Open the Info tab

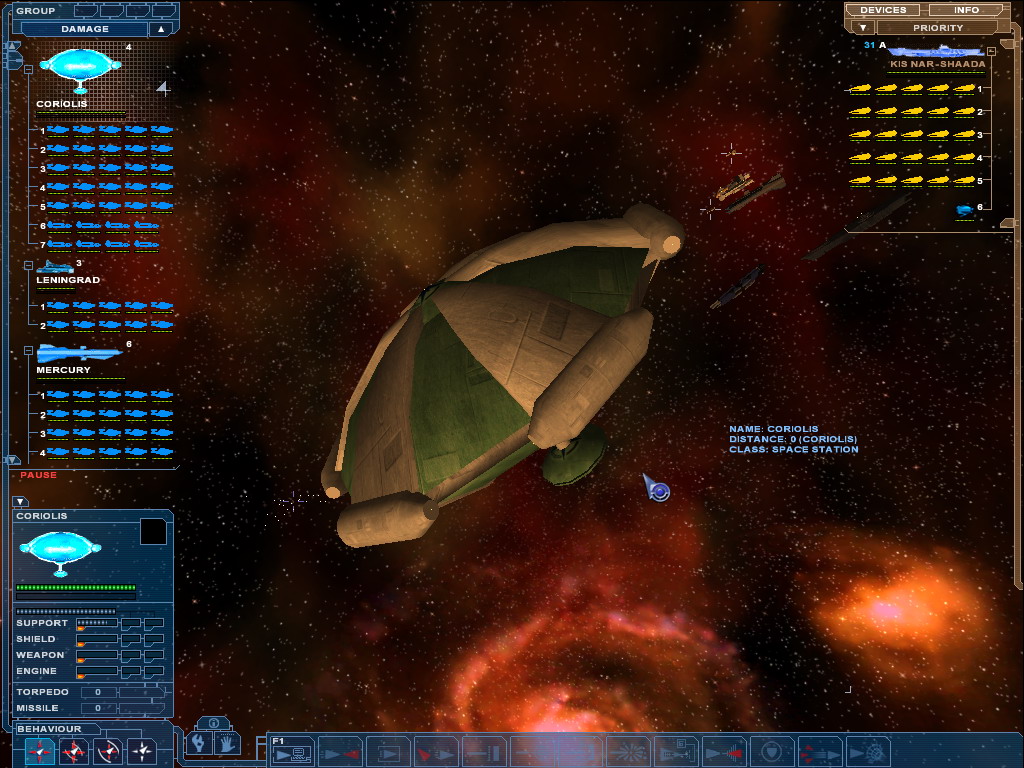(966, 10)
